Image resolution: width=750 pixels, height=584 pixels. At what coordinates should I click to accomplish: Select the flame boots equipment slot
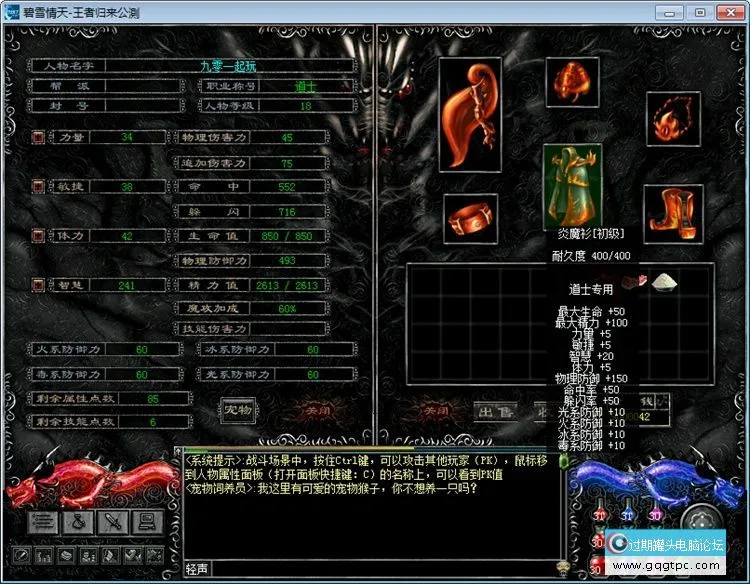[x=672, y=212]
